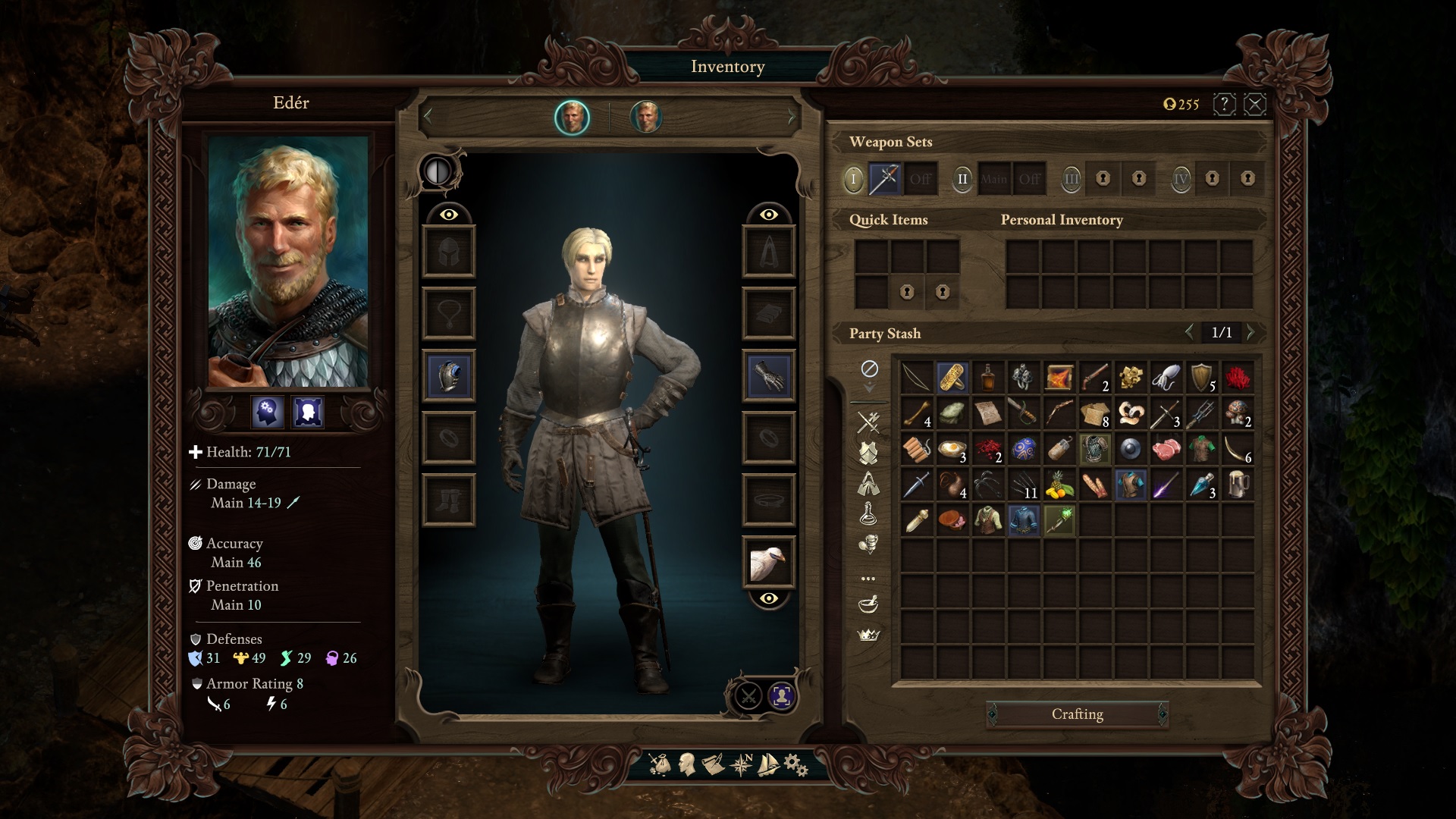1456x819 pixels.
Task: Open the Crafting menu
Action: pos(1077,714)
